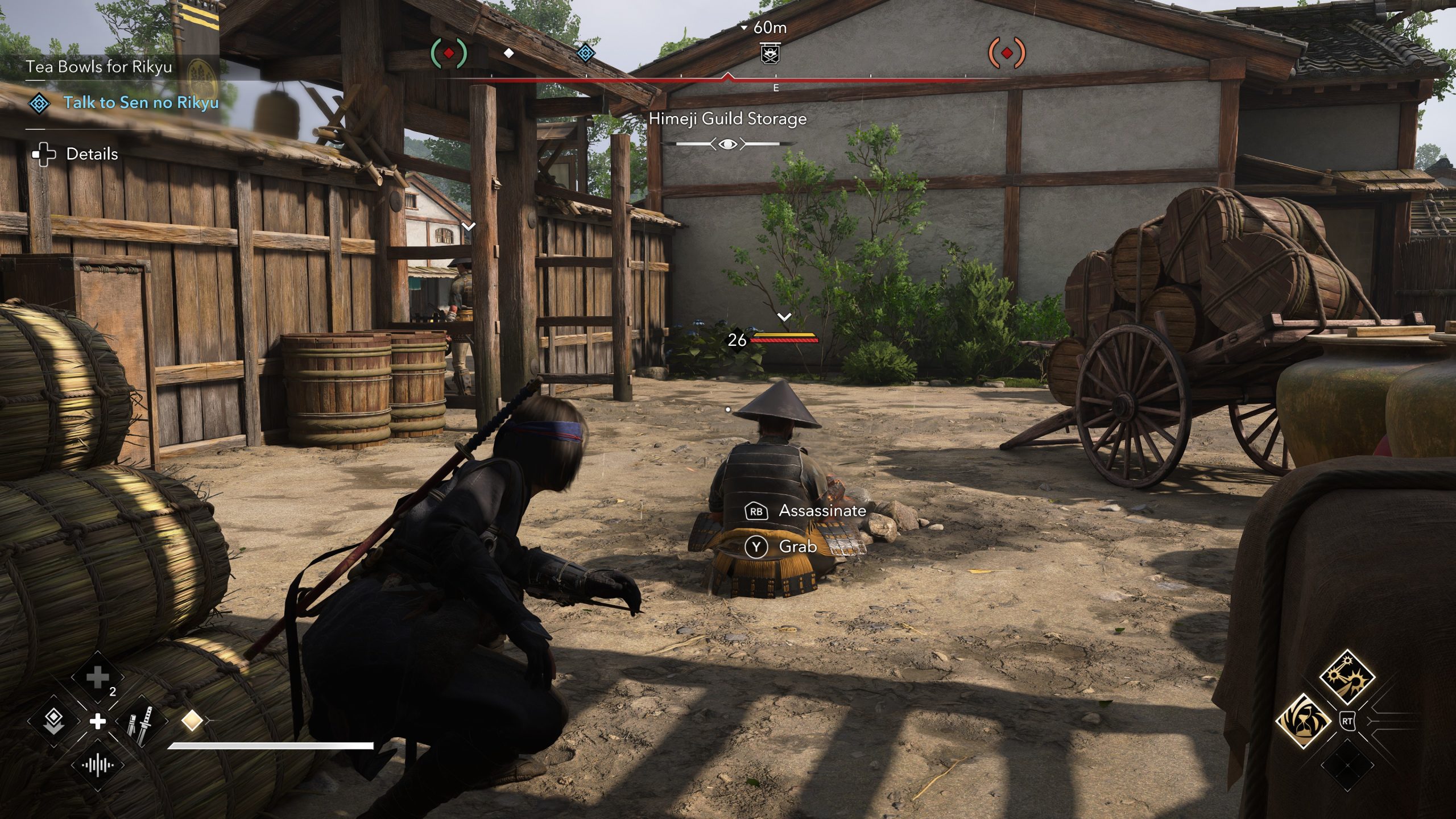Click the eye visibility indicator below location name
Viewport: 1456px width, 819px height.
727,144
